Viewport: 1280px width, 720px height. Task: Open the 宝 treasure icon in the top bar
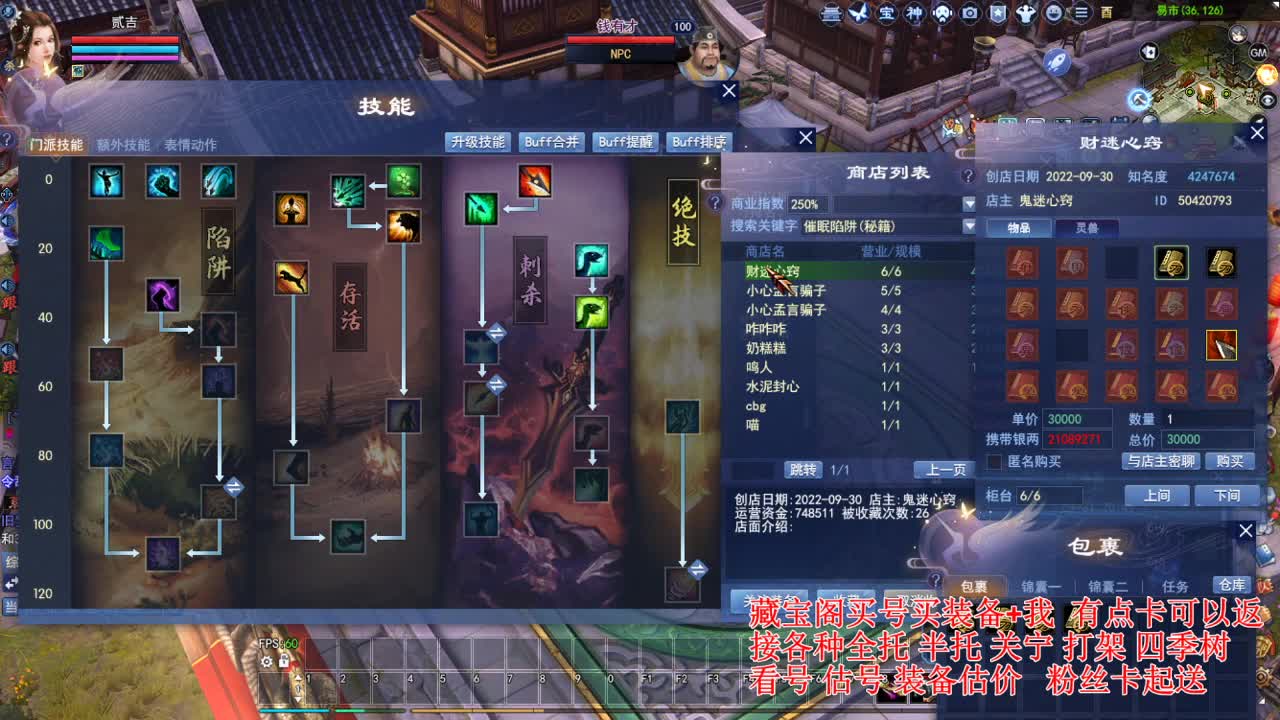point(889,13)
